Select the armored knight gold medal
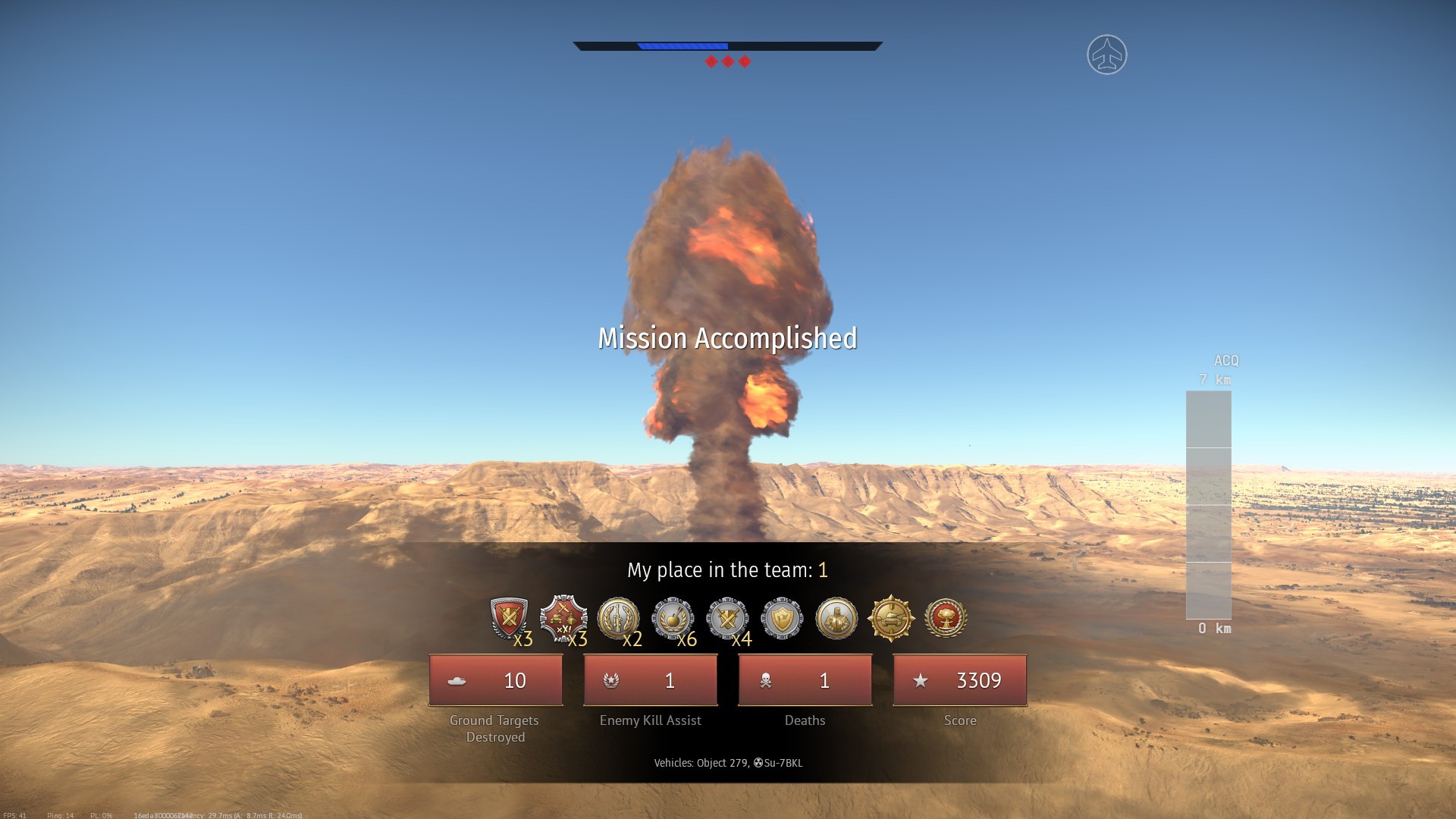Screen dimensions: 1456x819 [836, 618]
